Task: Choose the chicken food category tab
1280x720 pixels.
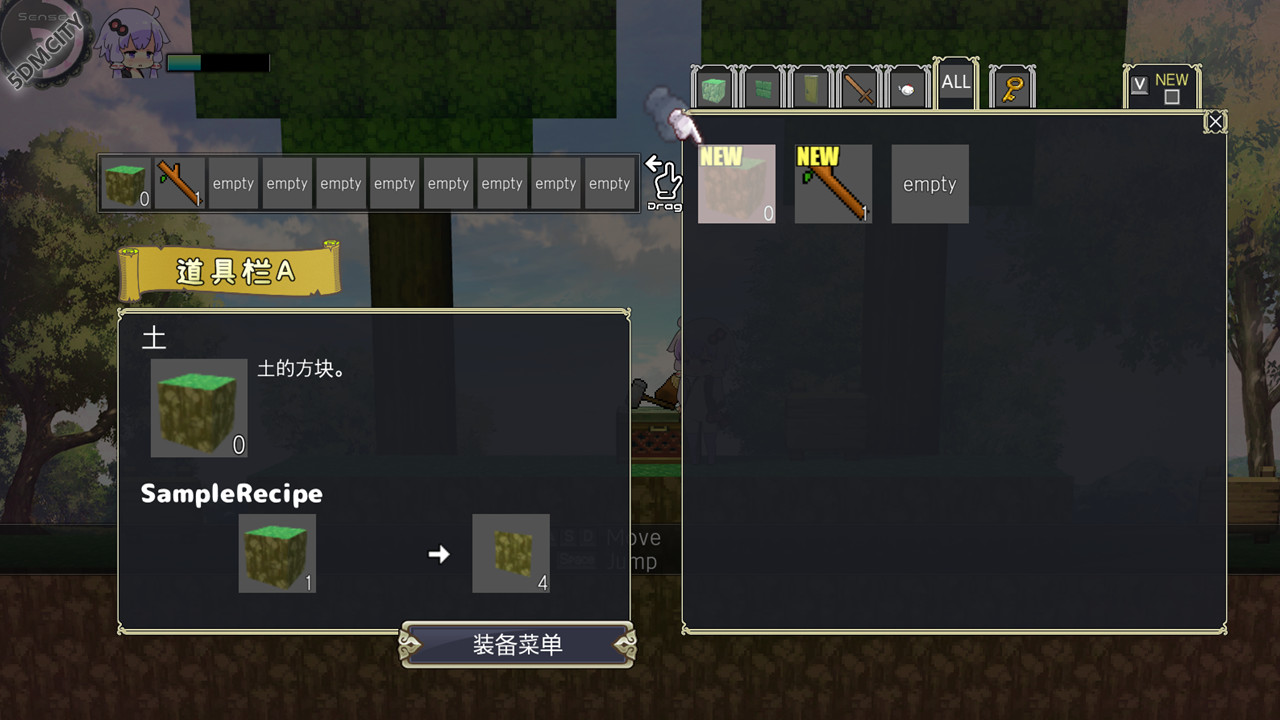Action: click(907, 90)
